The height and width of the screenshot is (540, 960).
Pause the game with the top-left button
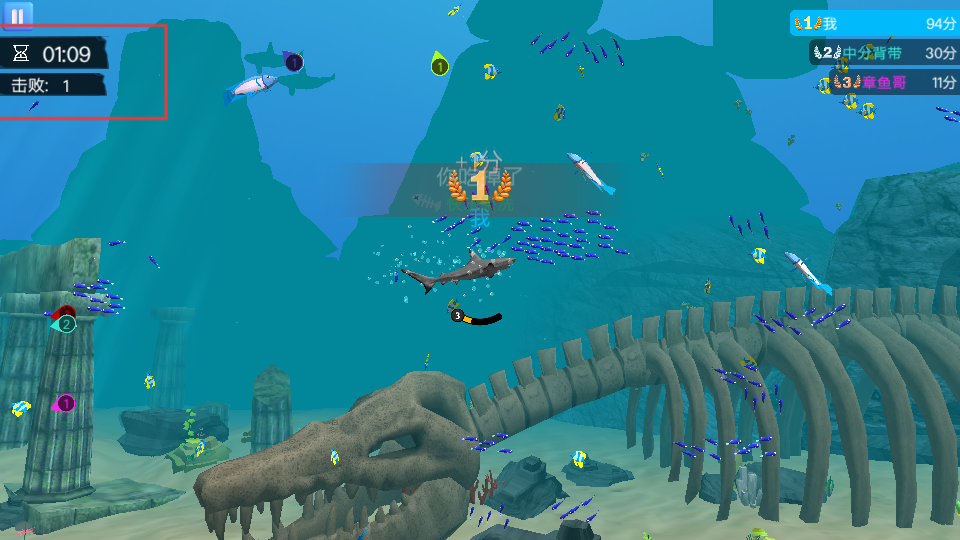point(17,15)
